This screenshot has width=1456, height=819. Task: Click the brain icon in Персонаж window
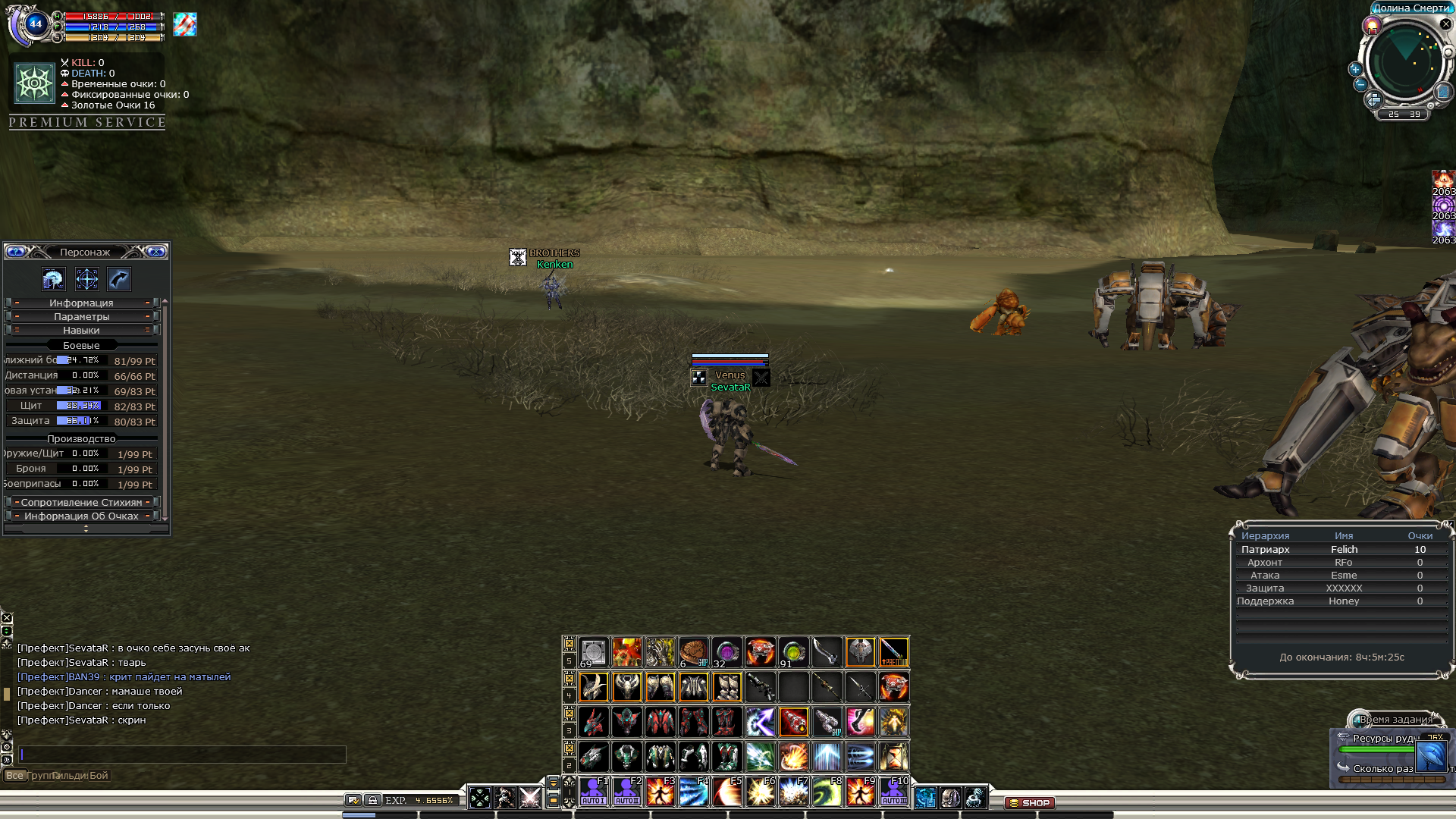(x=53, y=279)
